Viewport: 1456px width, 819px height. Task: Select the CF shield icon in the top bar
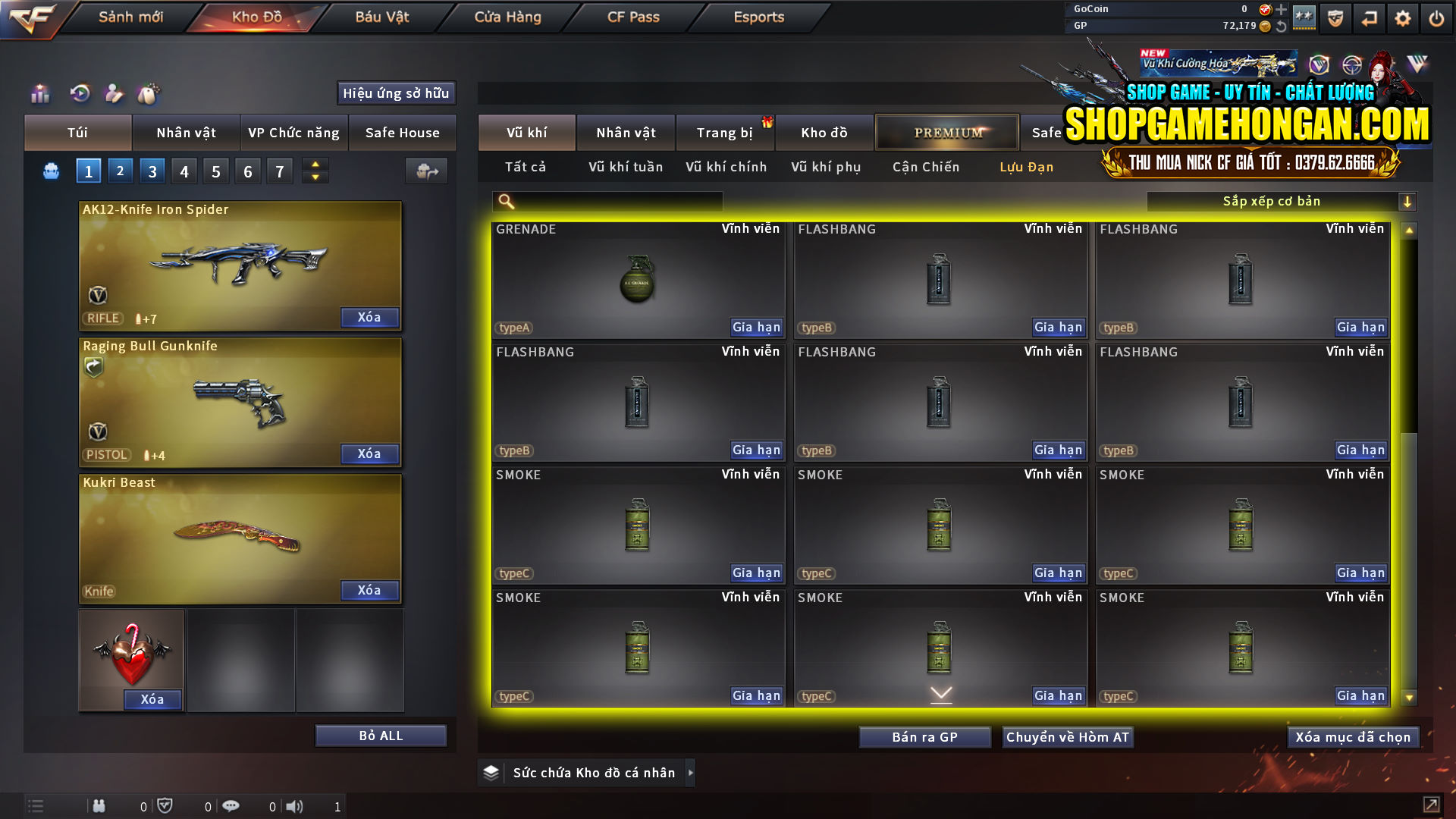[1335, 17]
